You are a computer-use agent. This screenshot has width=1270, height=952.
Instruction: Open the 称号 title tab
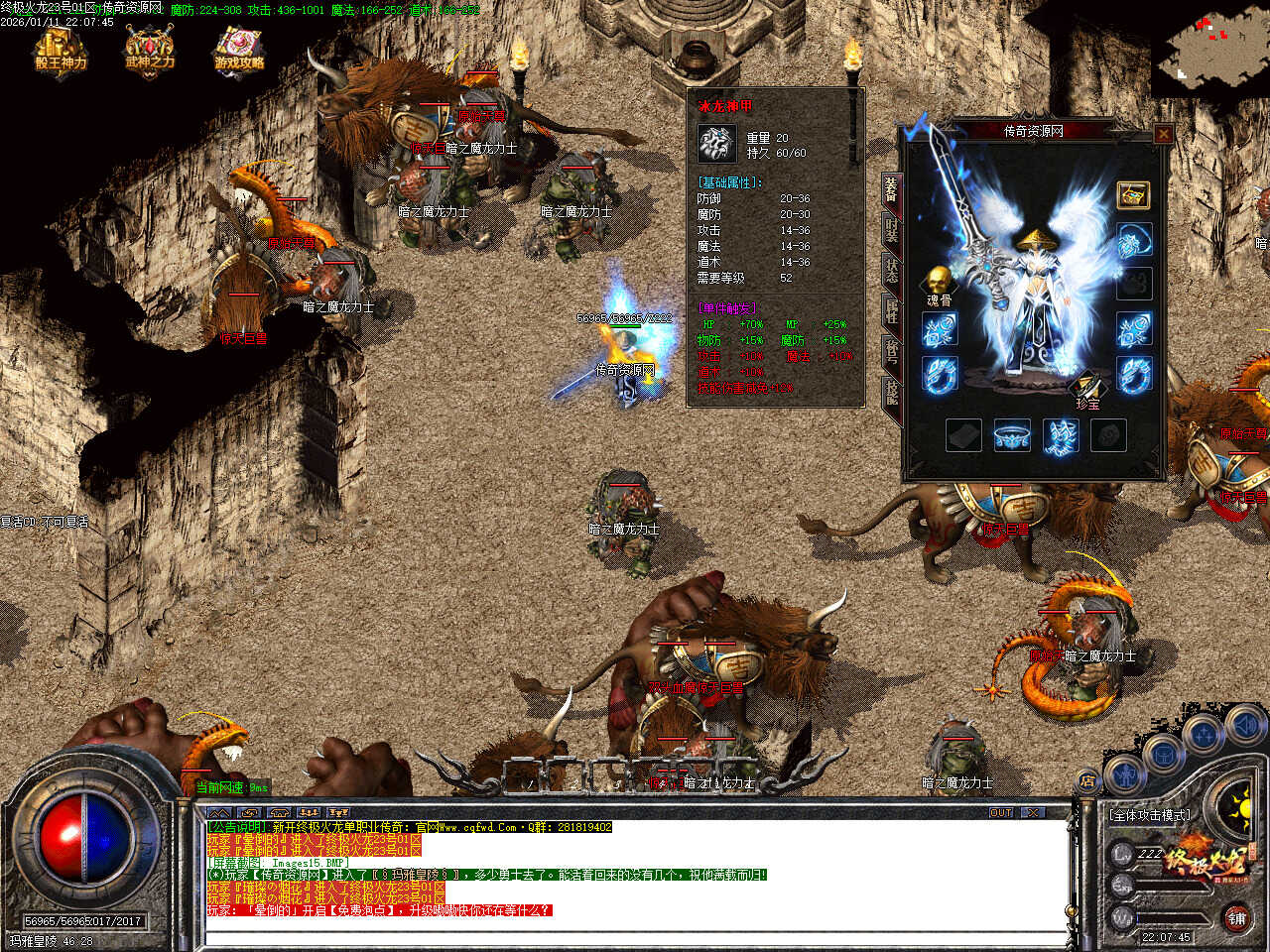click(x=891, y=352)
